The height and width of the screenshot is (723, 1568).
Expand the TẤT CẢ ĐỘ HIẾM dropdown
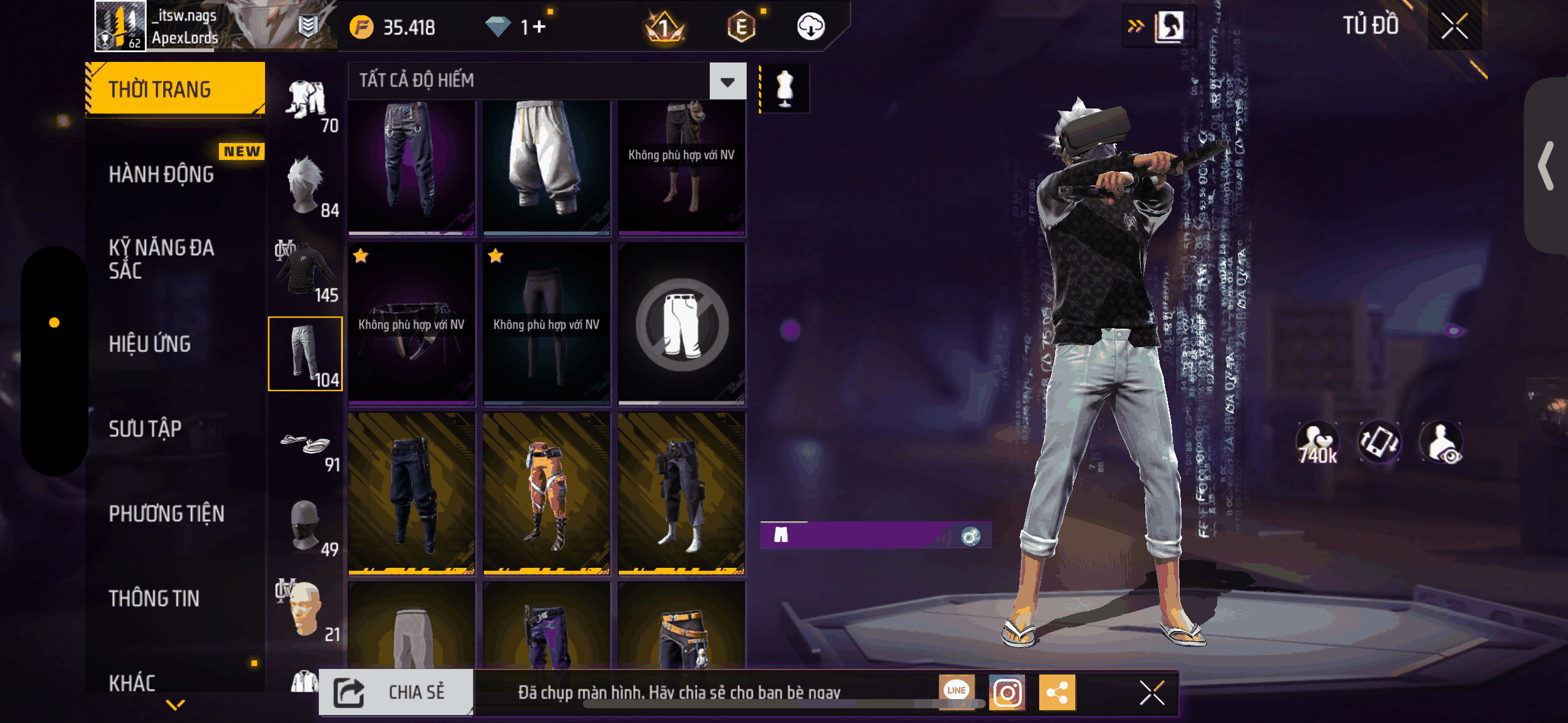(x=728, y=81)
